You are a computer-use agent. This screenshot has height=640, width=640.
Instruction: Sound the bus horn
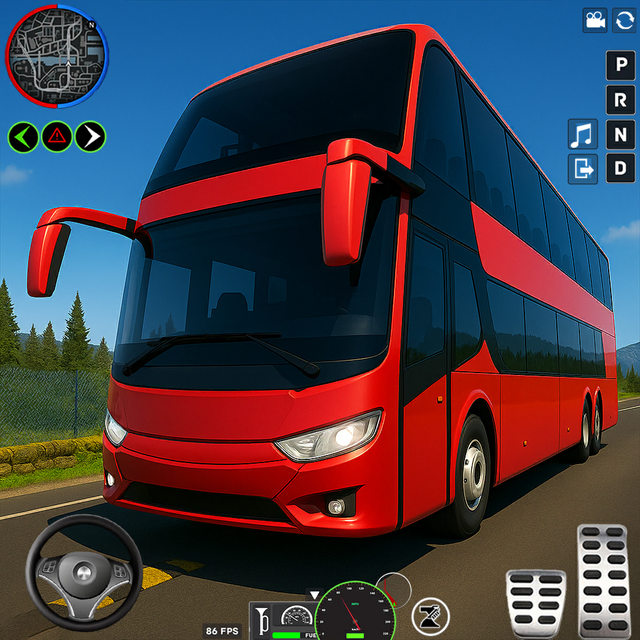click(263, 619)
